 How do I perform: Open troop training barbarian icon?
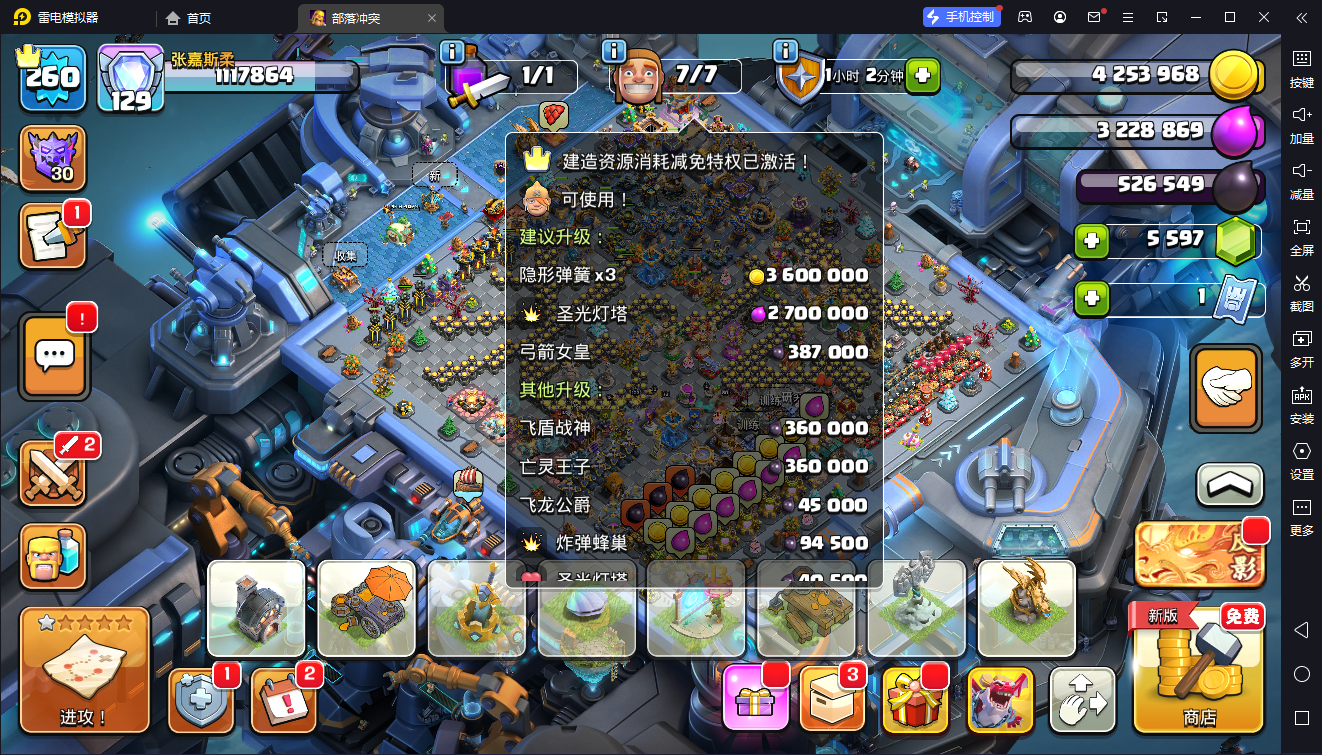(x=53, y=553)
